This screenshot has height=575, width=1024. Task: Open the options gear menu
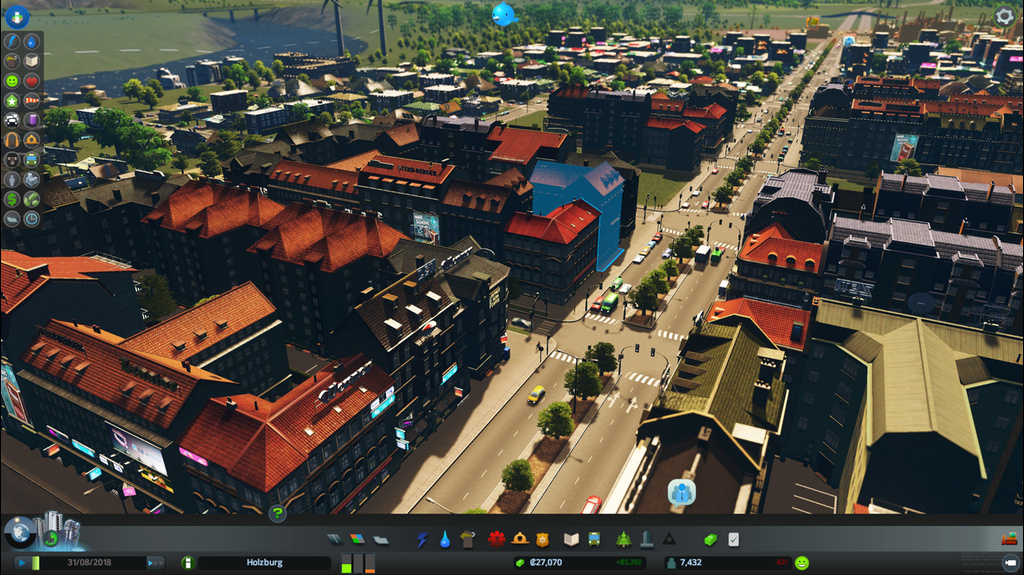(x=1004, y=16)
